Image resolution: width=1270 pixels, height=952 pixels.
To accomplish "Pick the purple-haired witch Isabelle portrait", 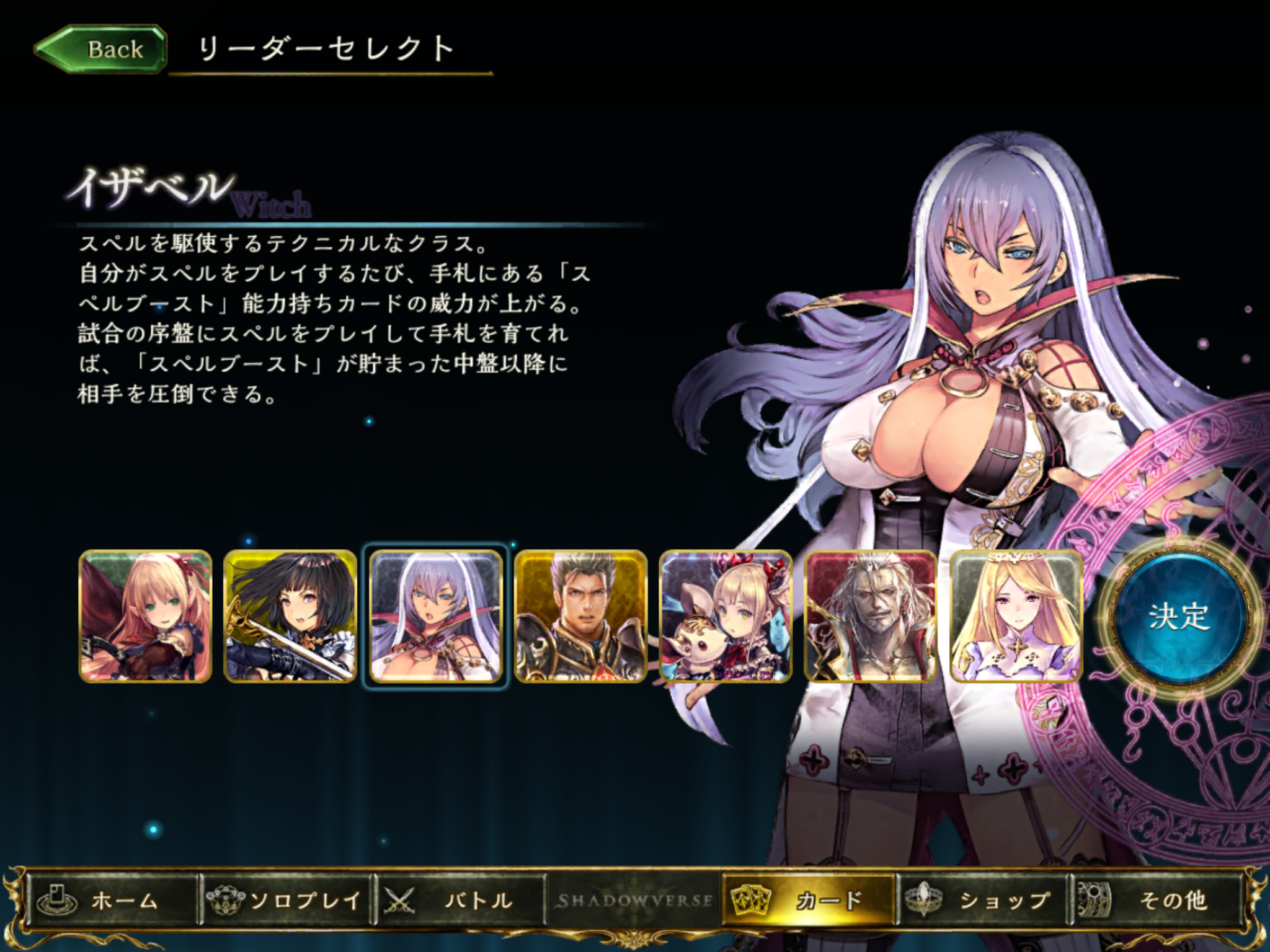I will tap(435, 617).
